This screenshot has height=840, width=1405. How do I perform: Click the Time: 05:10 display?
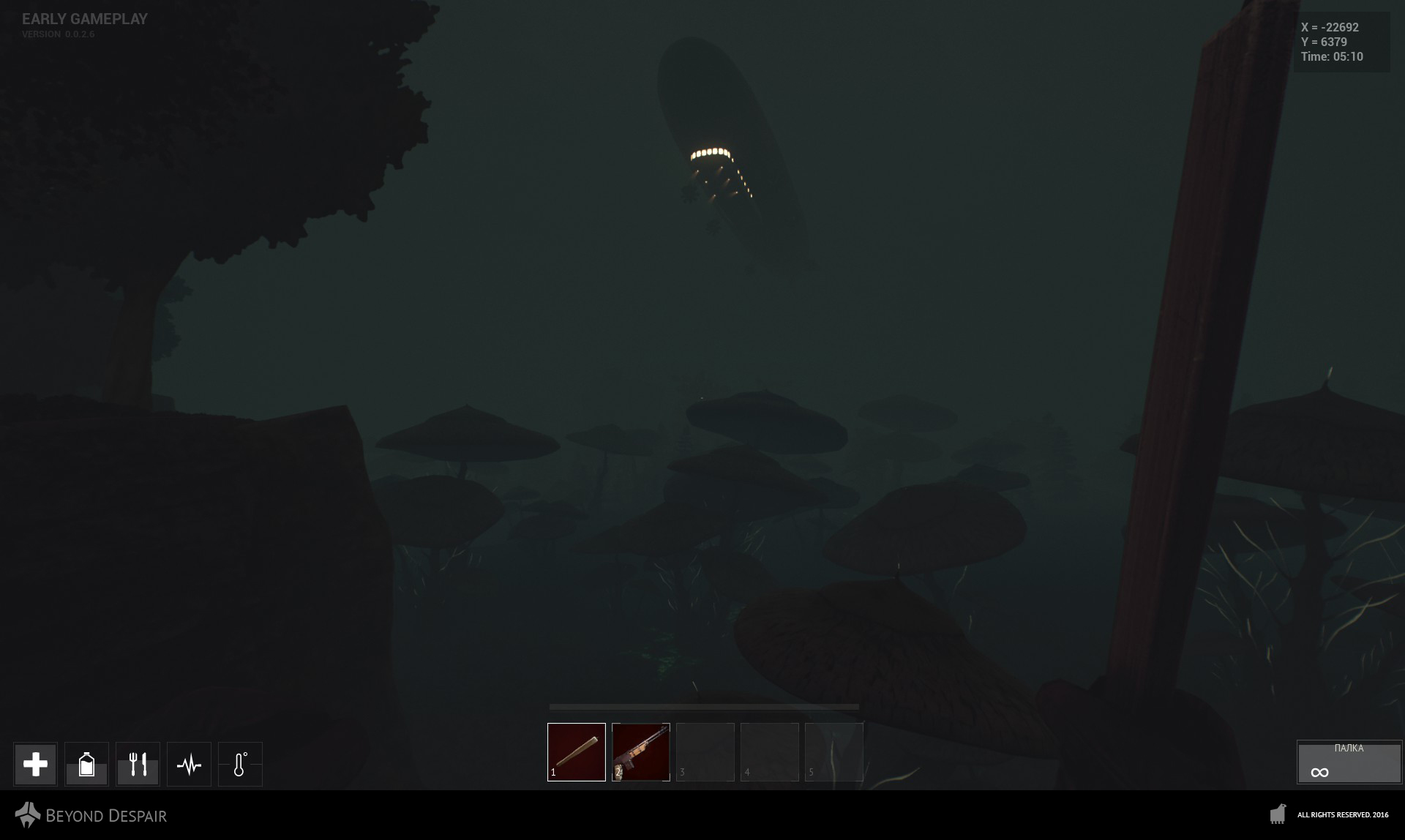tap(1332, 56)
